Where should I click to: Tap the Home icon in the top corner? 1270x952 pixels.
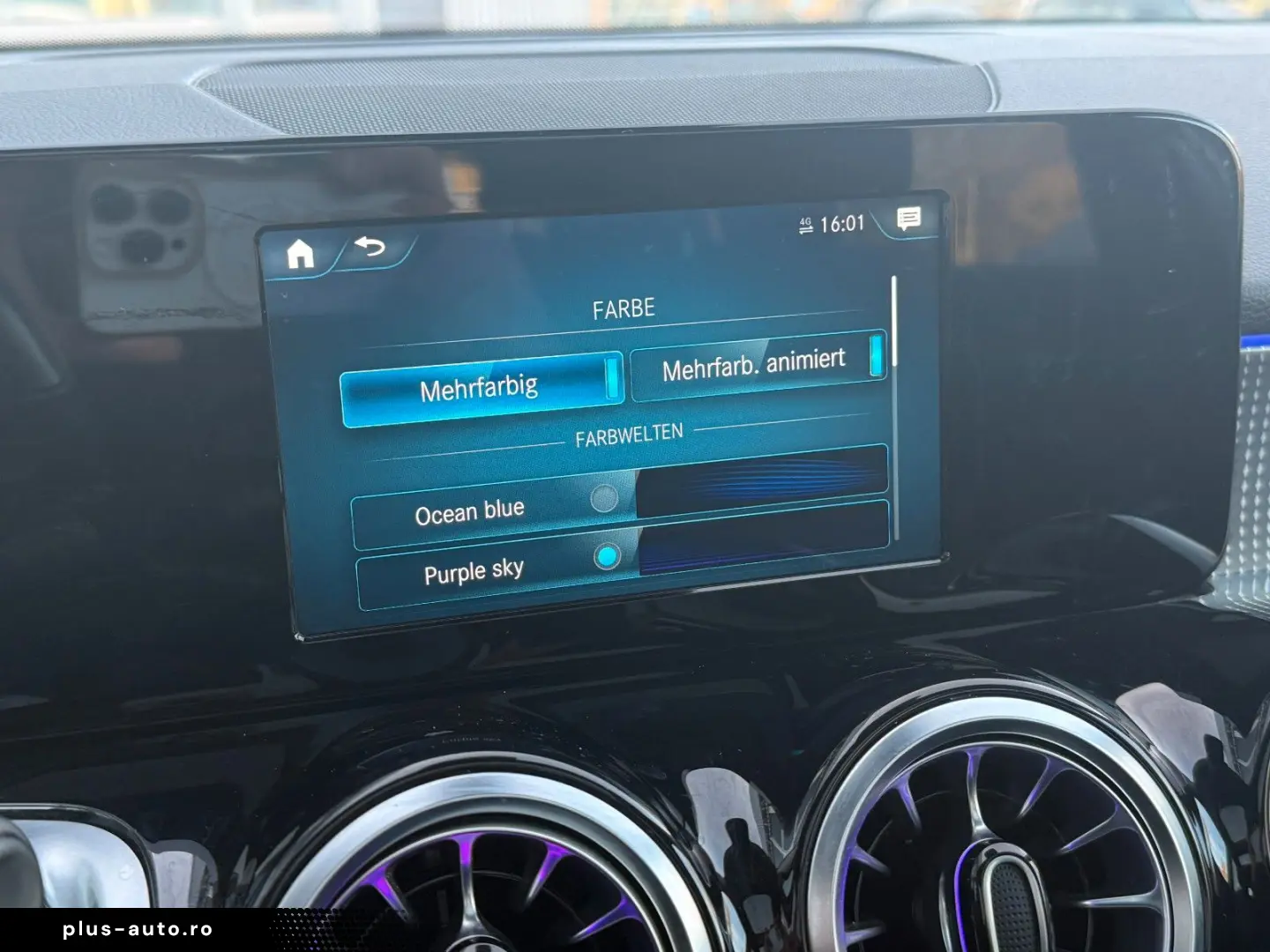pyautogui.click(x=299, y=254)
